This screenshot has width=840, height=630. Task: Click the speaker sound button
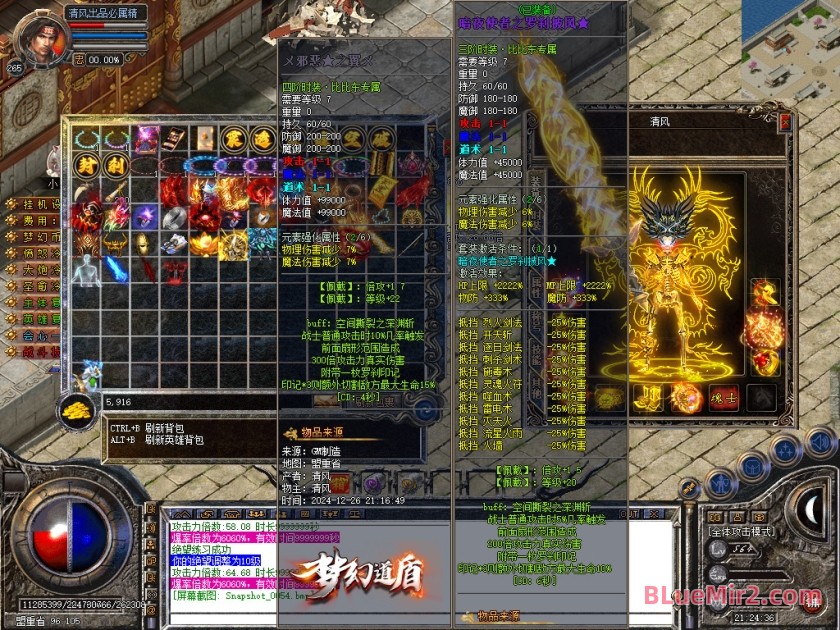point(819,441)
